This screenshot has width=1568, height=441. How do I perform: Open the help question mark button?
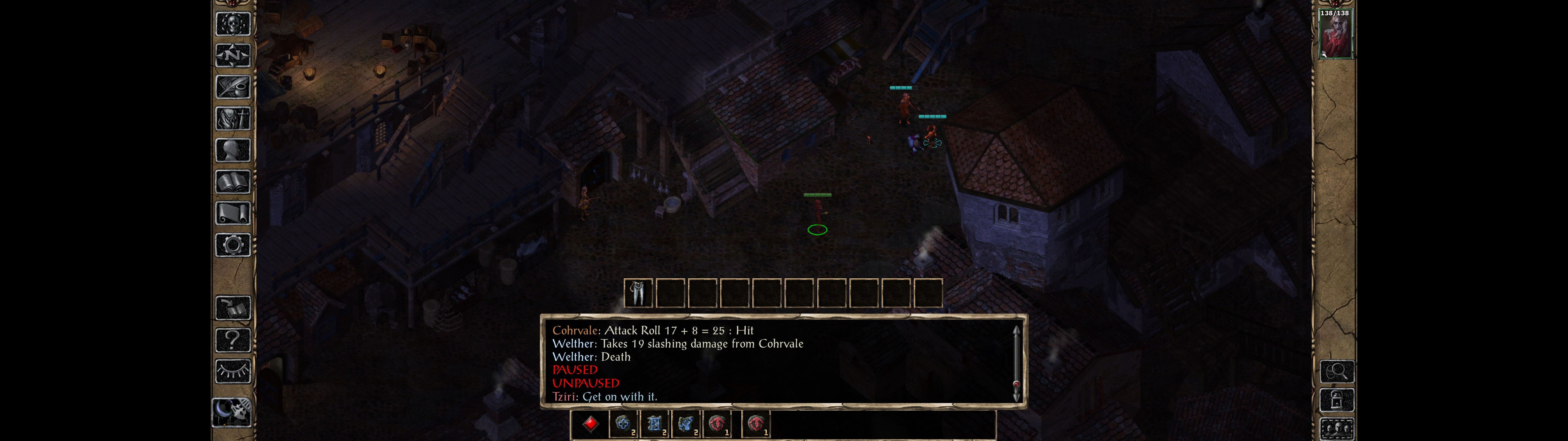pyautogui.click(x=233, y=340)
